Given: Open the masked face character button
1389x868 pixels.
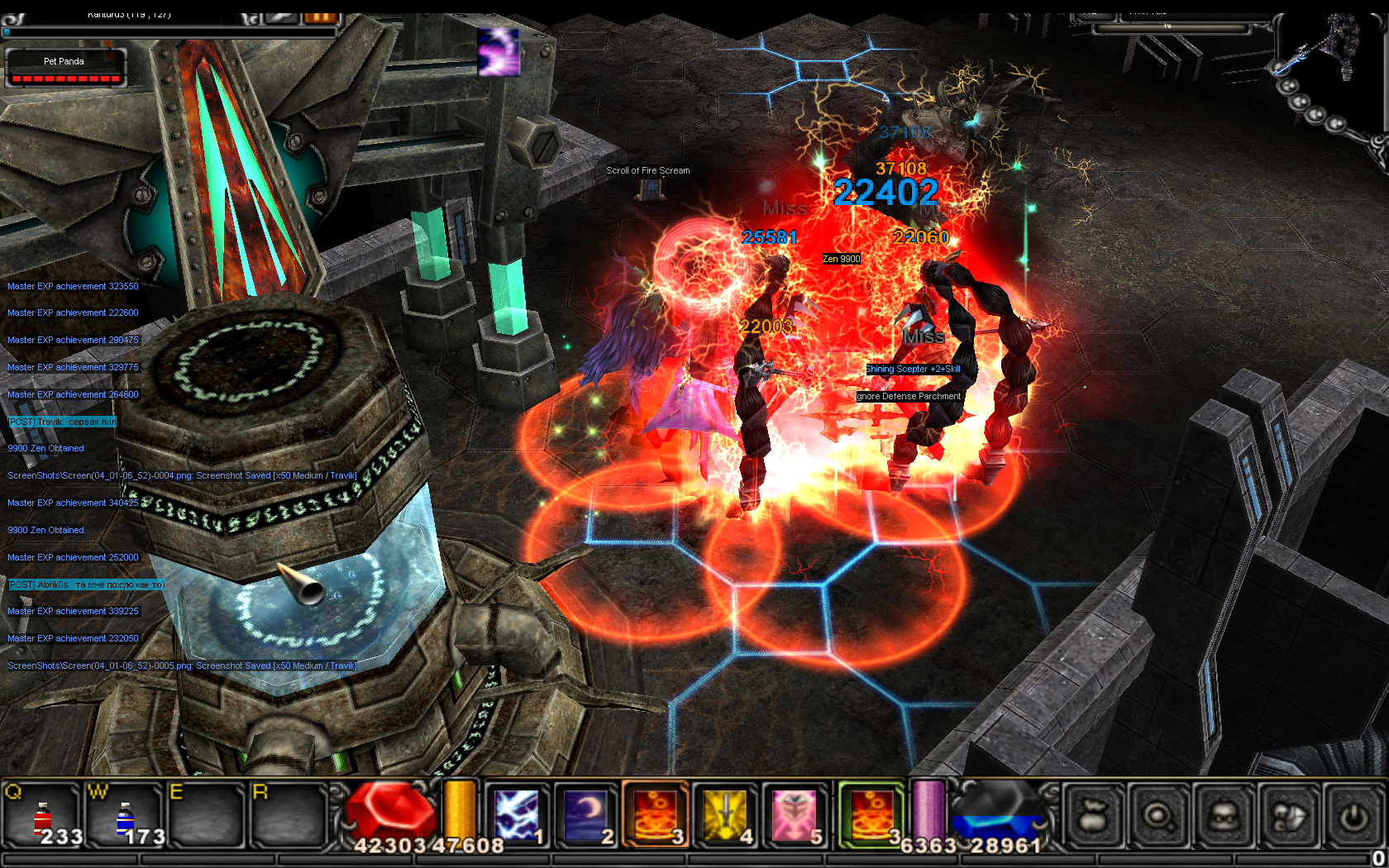Looking at the screenshot, I should coord(1224,817).
